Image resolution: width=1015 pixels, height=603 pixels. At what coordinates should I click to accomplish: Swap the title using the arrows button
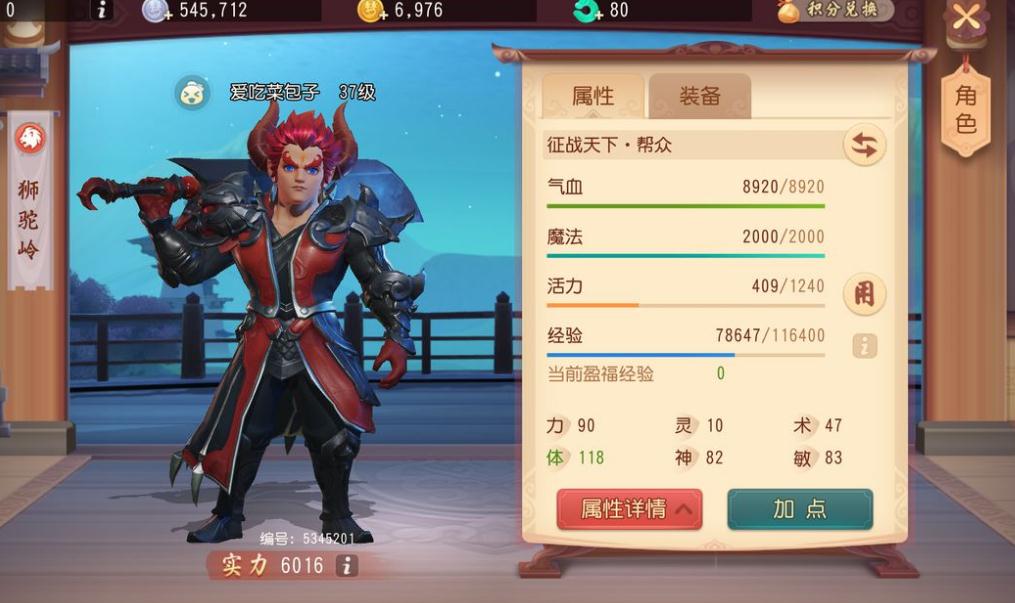pos(864,146)
